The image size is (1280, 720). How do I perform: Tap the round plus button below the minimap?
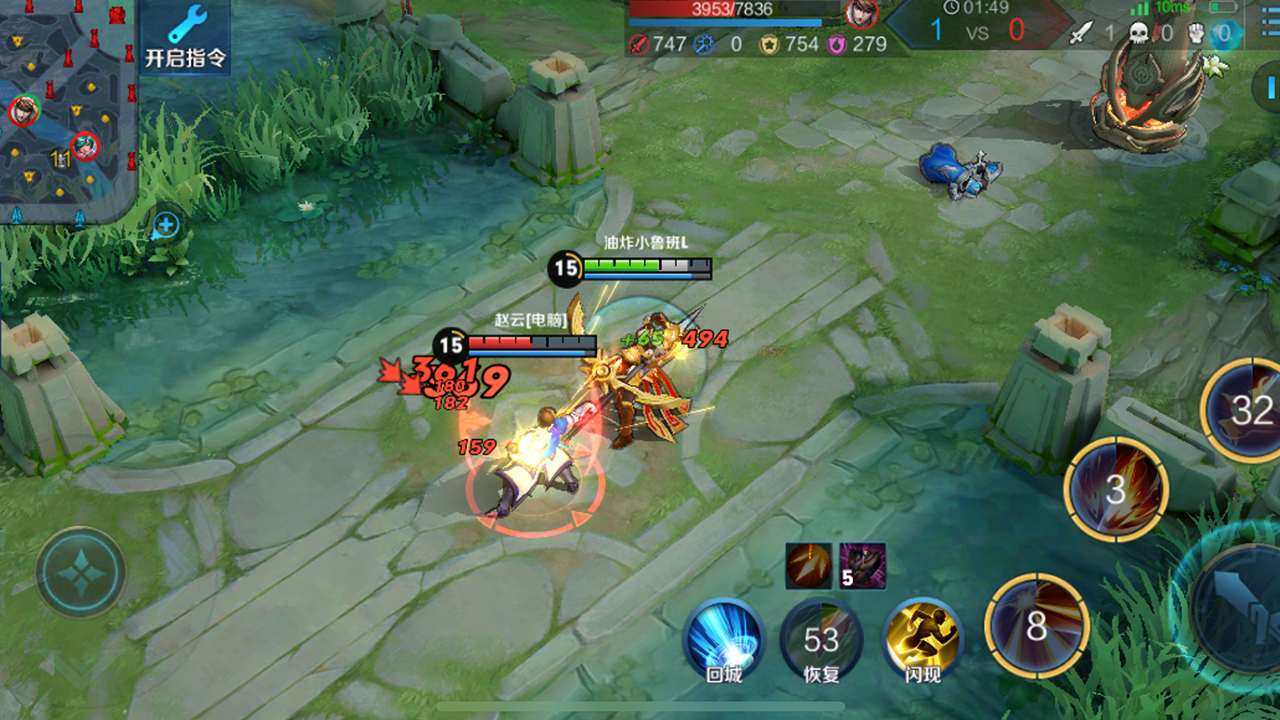166,225
